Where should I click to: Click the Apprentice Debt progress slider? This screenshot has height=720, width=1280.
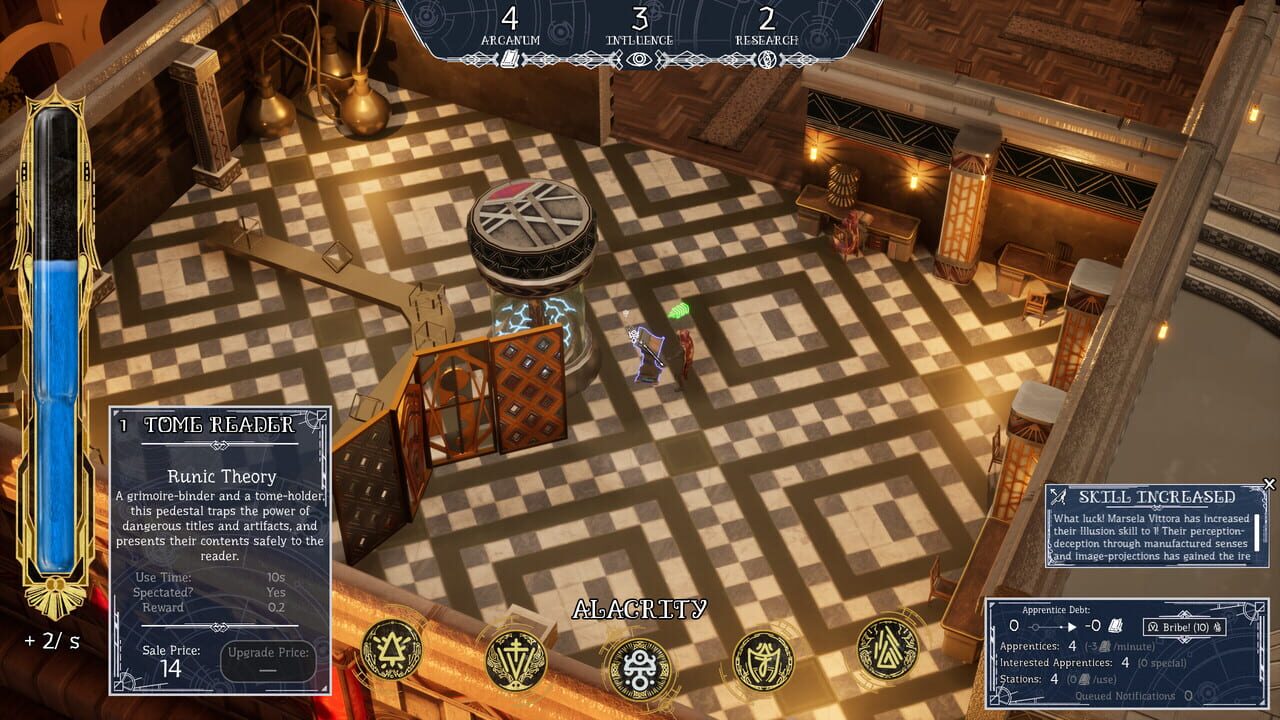coord(1048,626)
